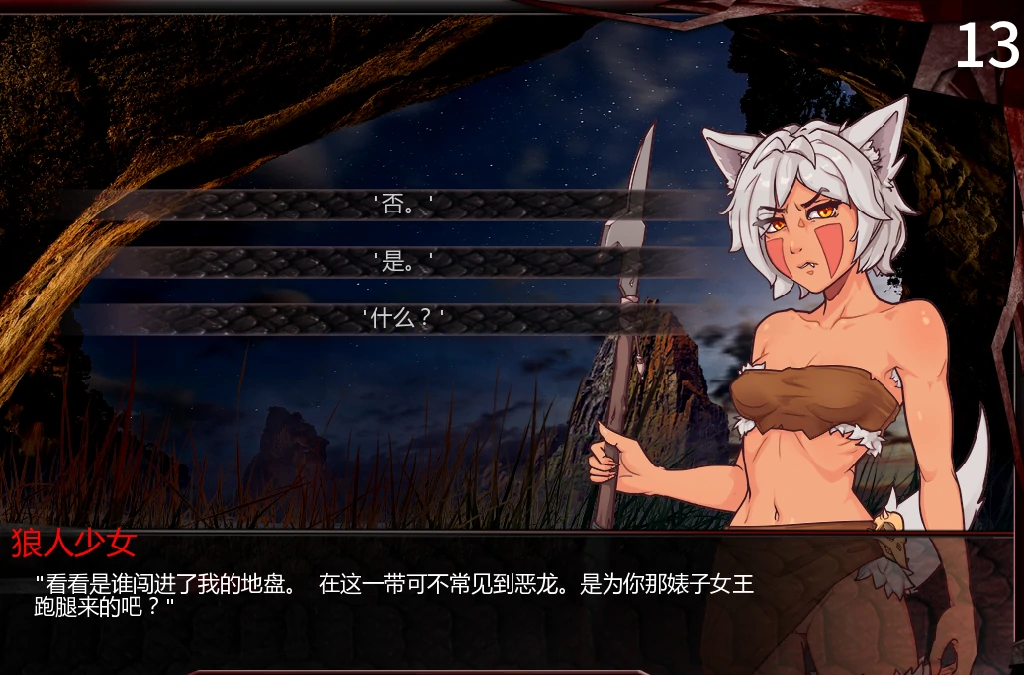Select the '是。' dialogue option

(403, 263)
